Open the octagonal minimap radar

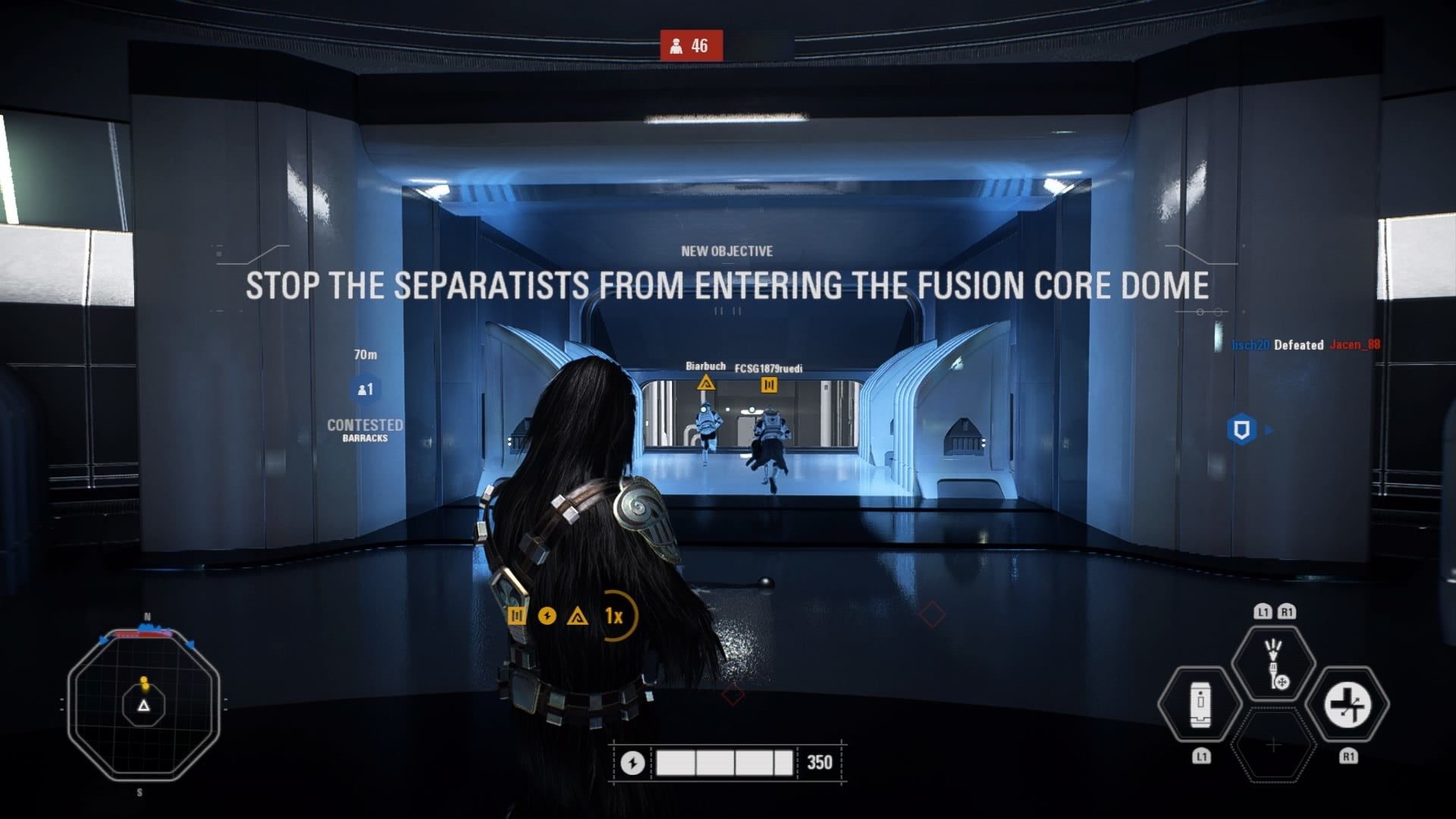pos(143,704)
